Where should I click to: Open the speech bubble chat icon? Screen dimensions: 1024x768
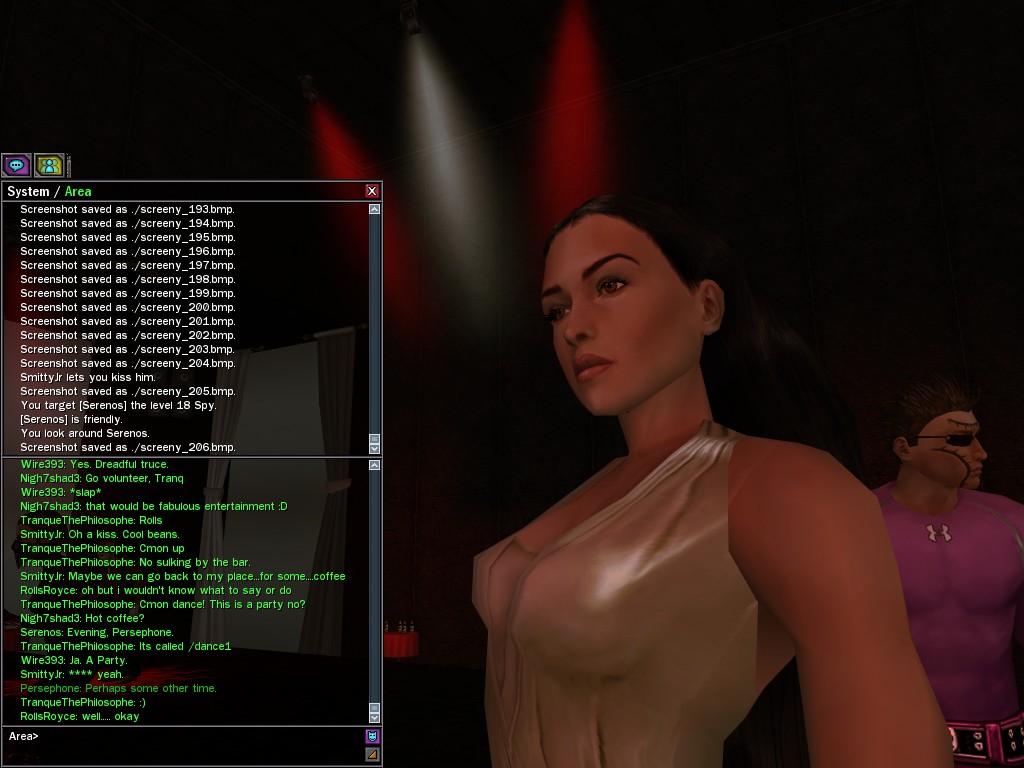[16, 165]
